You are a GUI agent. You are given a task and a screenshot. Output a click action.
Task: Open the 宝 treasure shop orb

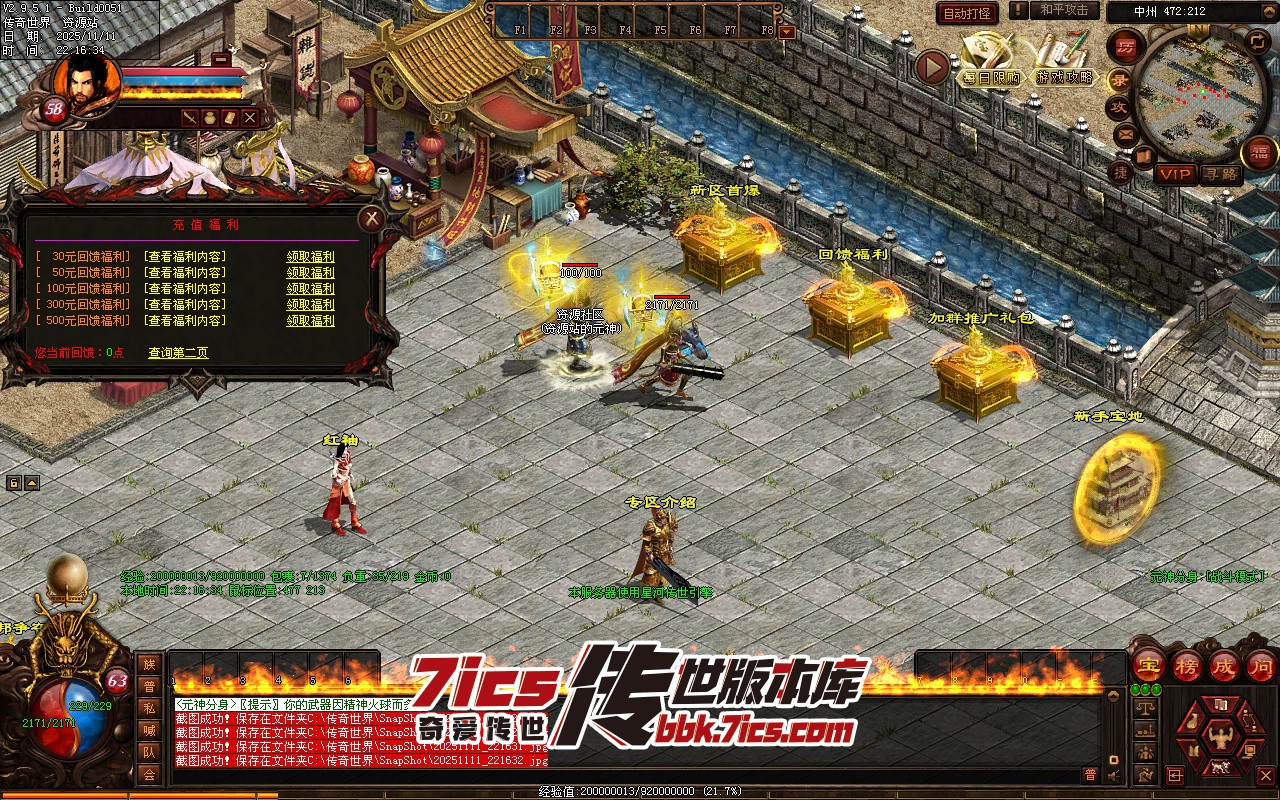(x=1148, y=664)
